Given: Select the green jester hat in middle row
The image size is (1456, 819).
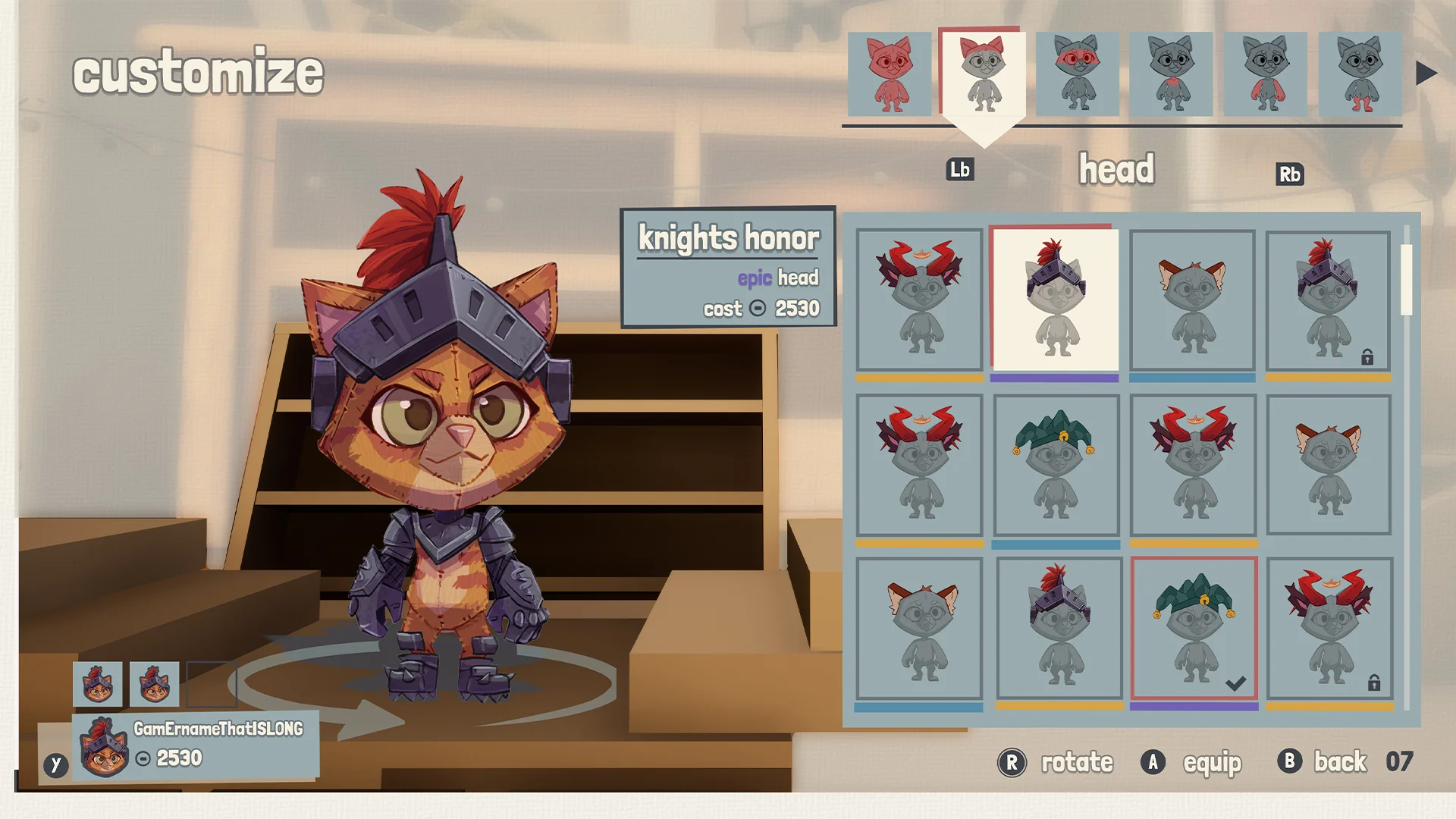Looking at the screenshot, I should (1054, 464).
